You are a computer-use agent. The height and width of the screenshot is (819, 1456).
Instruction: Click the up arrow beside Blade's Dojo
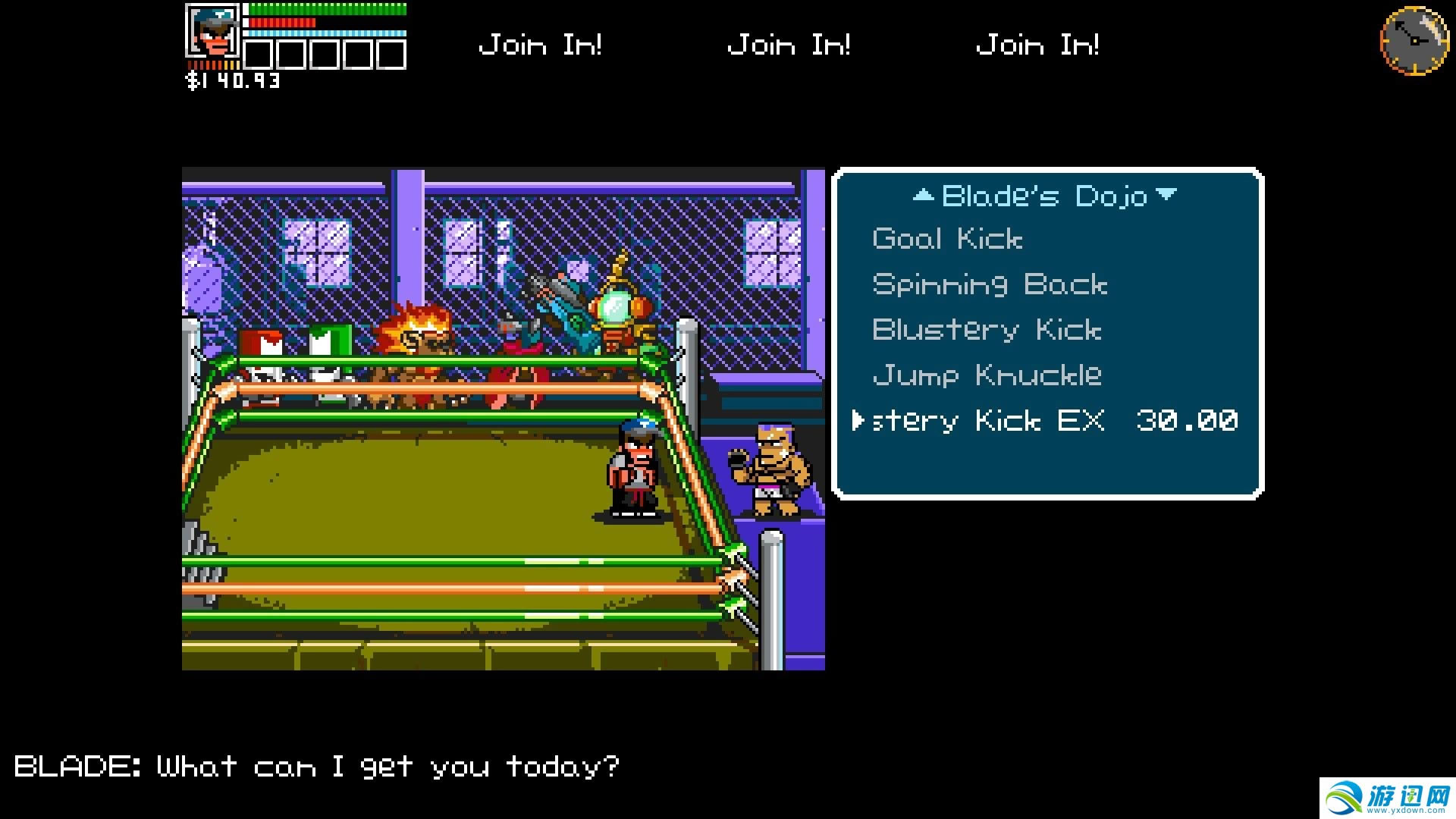click(x=923, y=195)
